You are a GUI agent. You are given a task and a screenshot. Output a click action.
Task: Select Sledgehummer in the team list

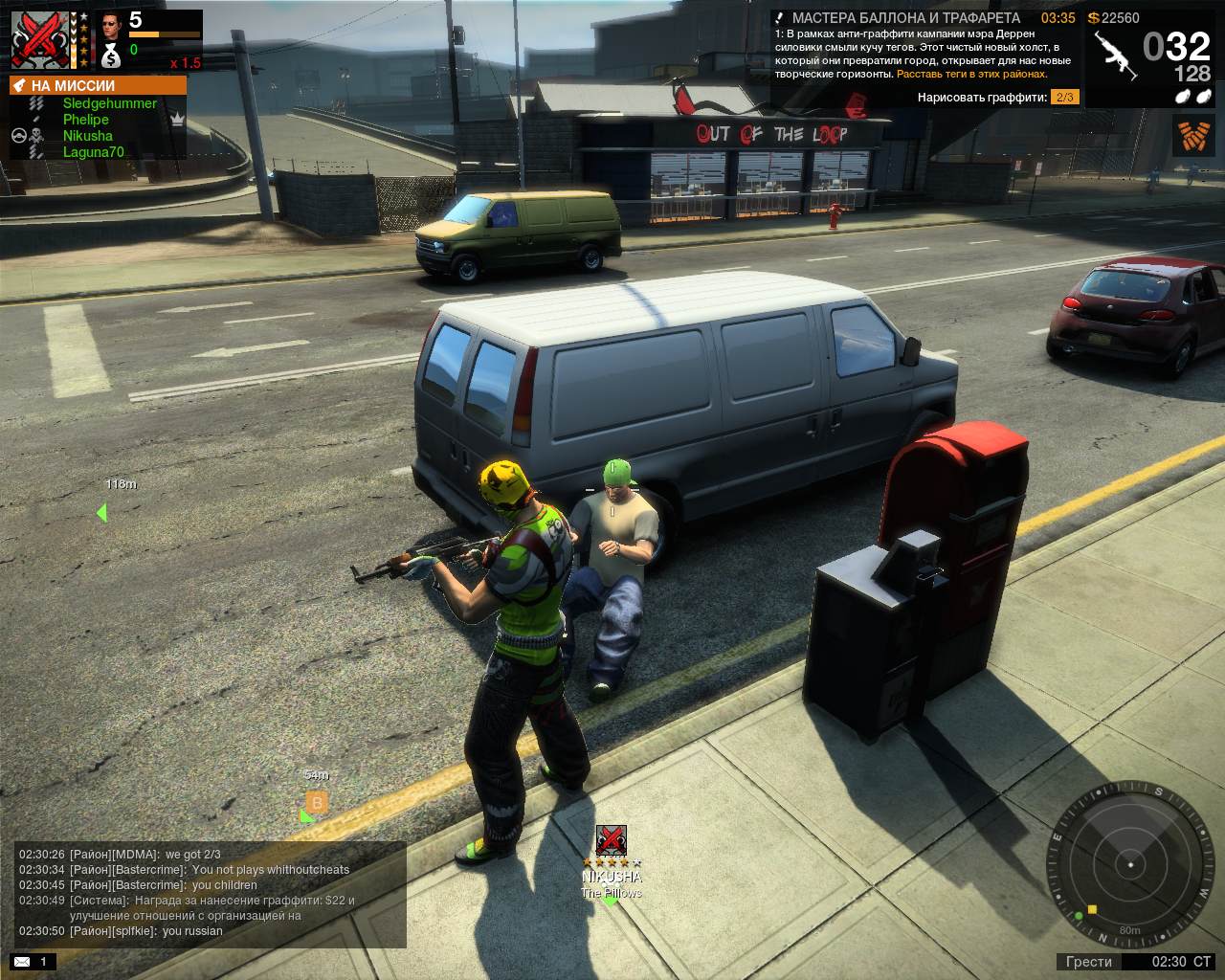pyautogui.click(x=109, y=103)
